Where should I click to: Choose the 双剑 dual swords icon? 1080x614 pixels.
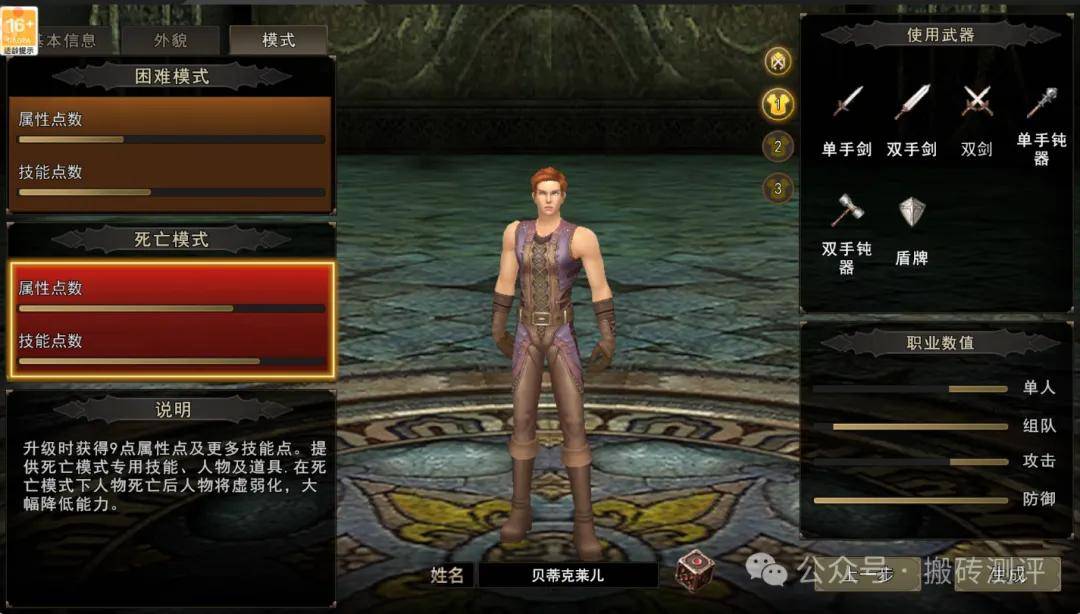pyautogui.click(x=976, y=102)
